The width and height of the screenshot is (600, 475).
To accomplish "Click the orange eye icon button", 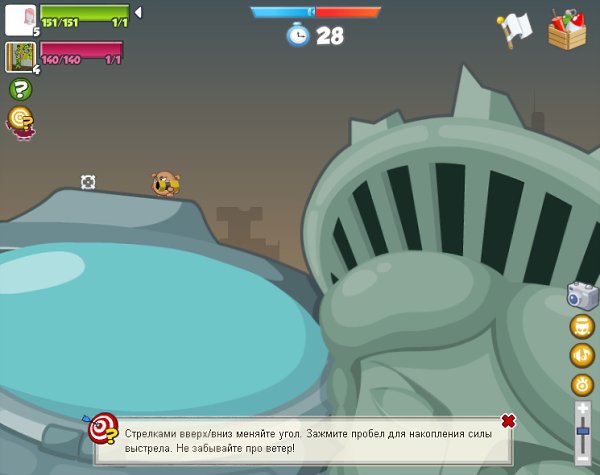I will [x=582, y=384].
